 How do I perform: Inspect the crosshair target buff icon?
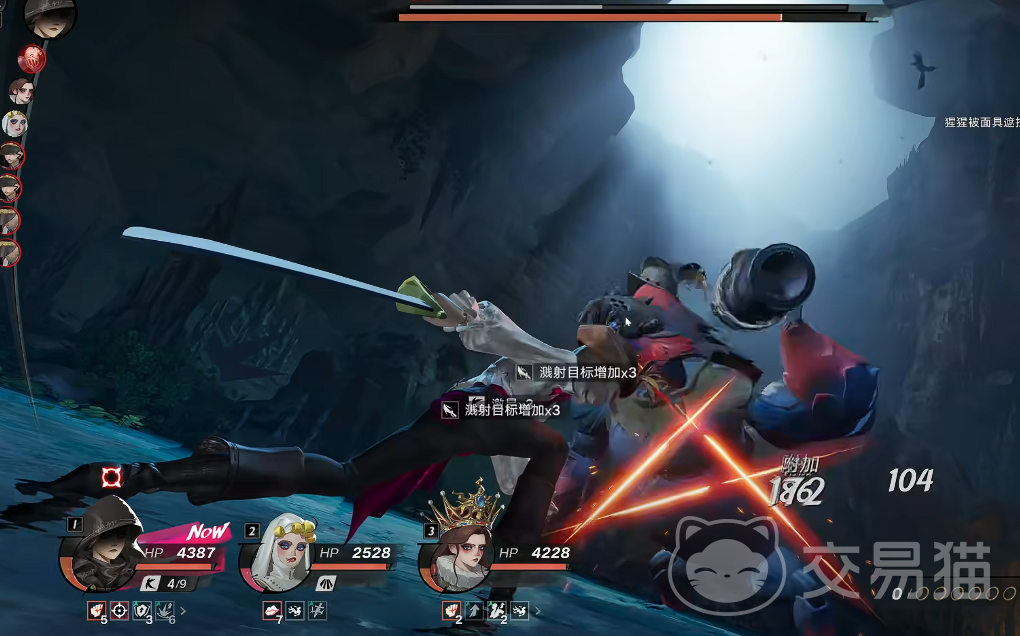coord(119,609)
